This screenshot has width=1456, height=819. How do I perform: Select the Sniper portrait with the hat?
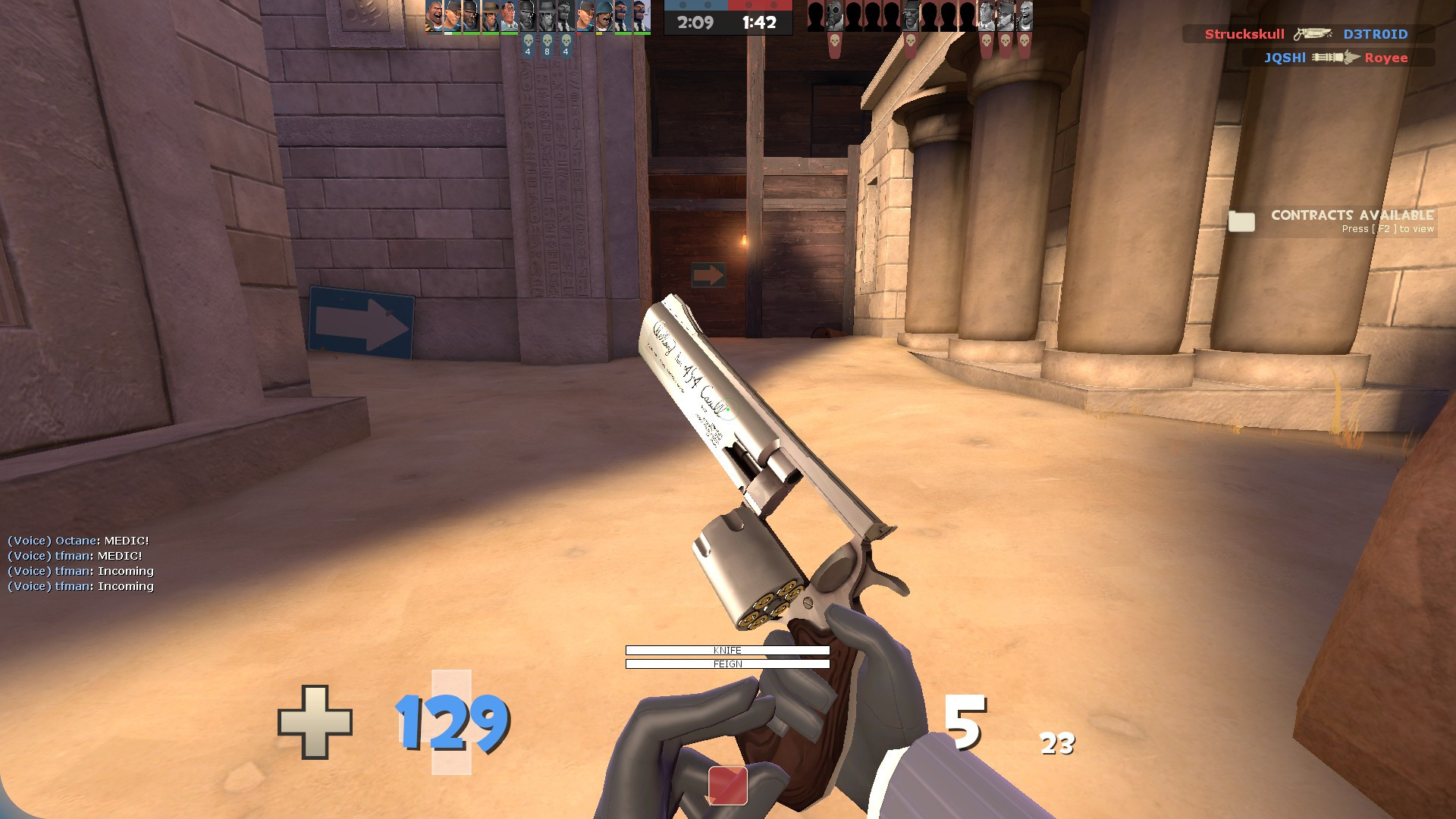tap(490, 17)
